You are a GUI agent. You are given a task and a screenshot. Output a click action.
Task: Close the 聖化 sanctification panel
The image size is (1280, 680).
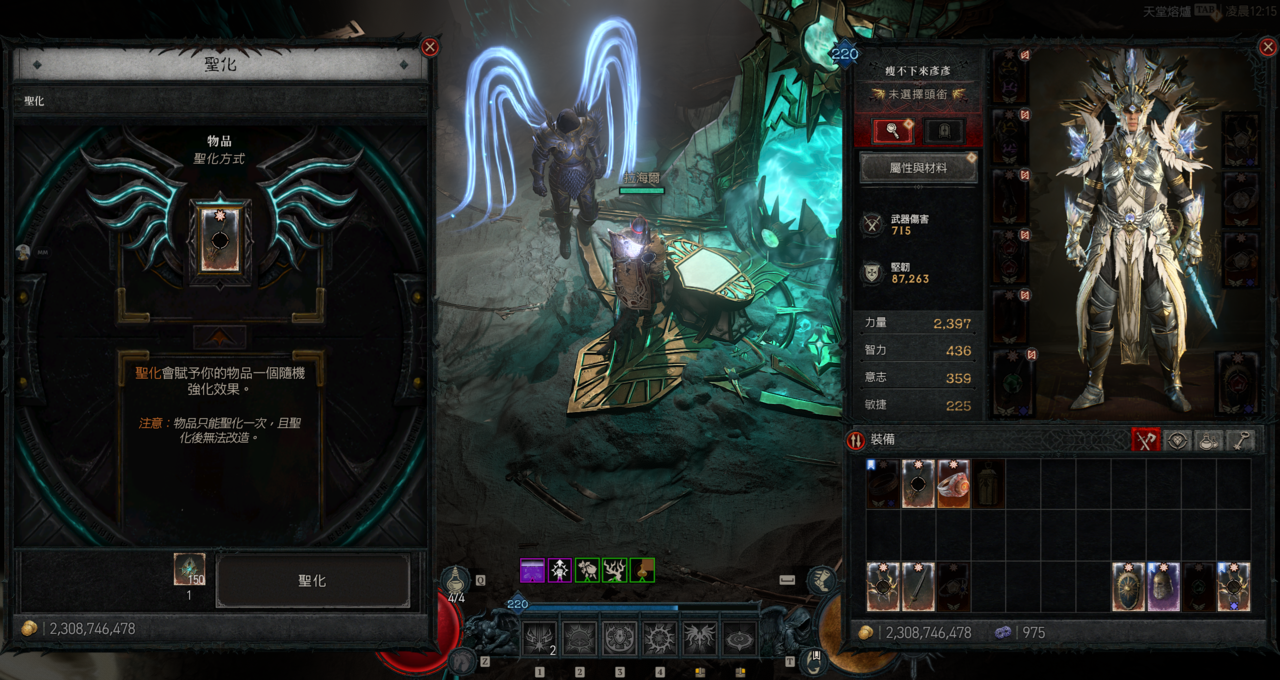tap(430, 47)
